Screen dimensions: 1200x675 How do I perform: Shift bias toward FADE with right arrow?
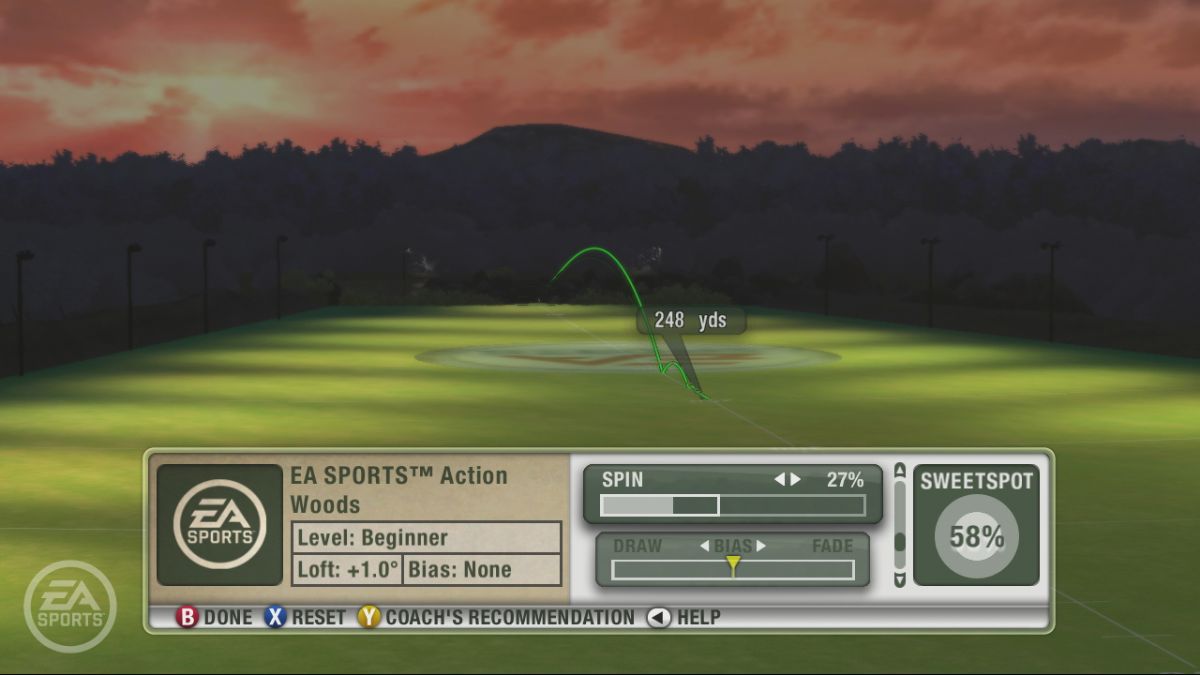761,546
